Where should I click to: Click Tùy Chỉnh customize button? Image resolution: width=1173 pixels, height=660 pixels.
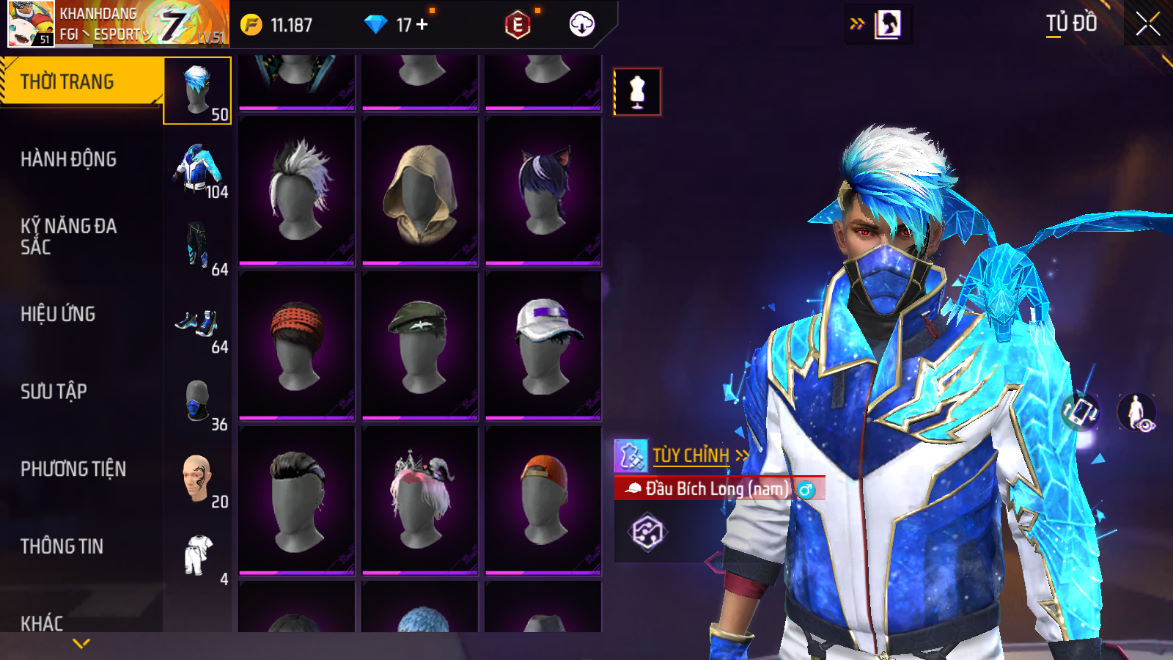tap(690, 456)
